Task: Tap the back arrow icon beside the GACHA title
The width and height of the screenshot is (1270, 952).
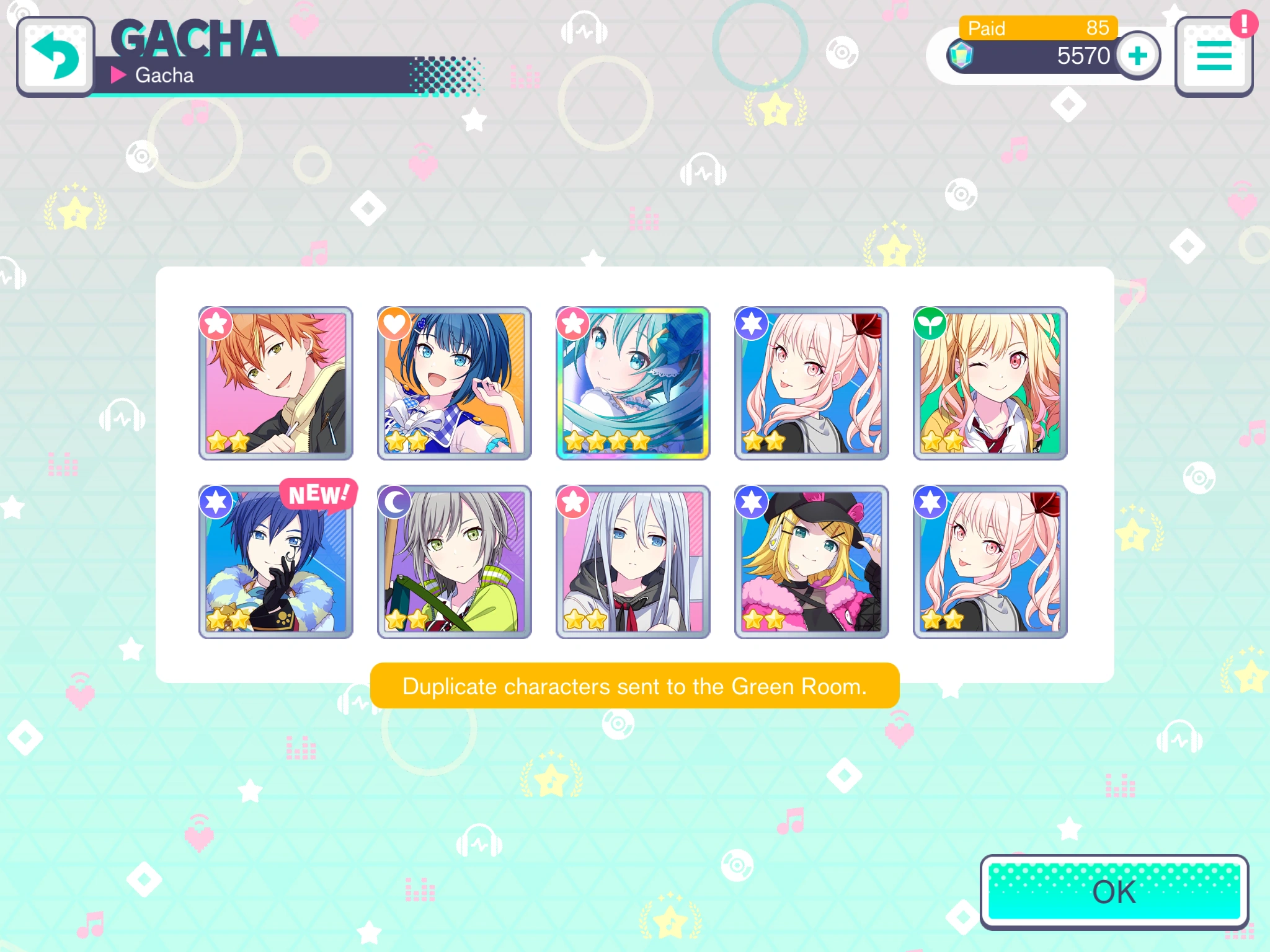Action: [56, 56]
